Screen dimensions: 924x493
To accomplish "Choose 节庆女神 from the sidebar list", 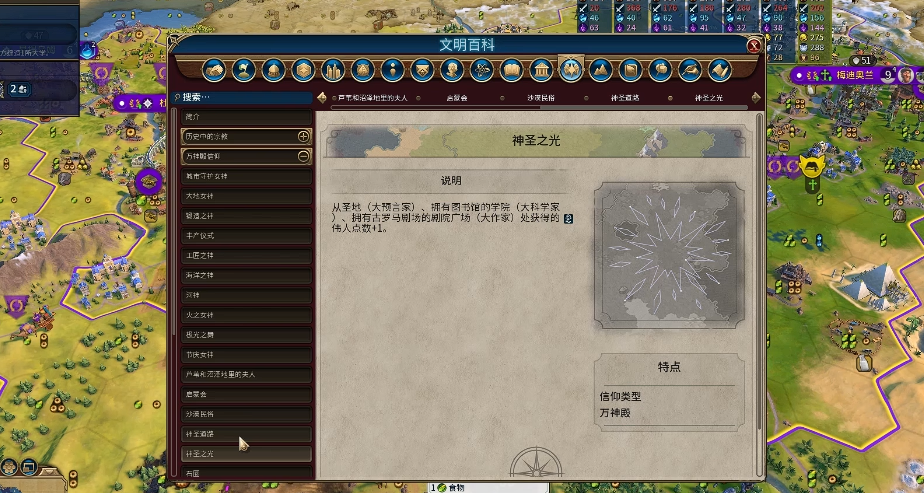I will [200, 355].
